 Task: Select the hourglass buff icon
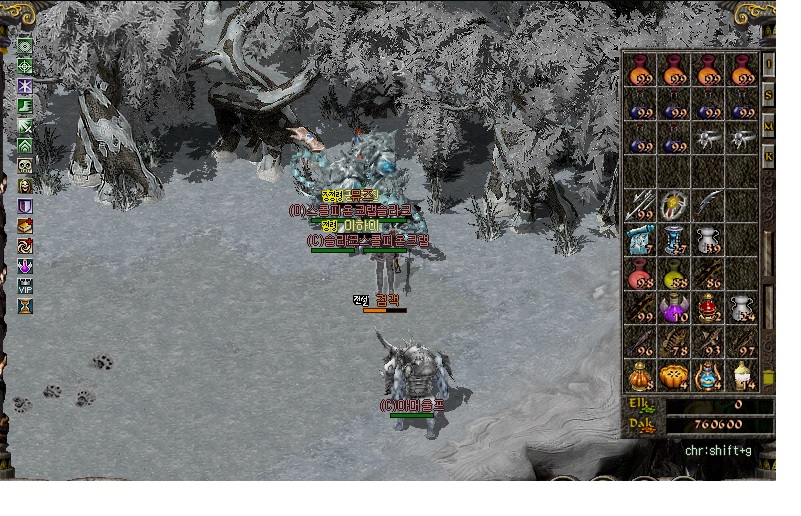tap(25, 306)
